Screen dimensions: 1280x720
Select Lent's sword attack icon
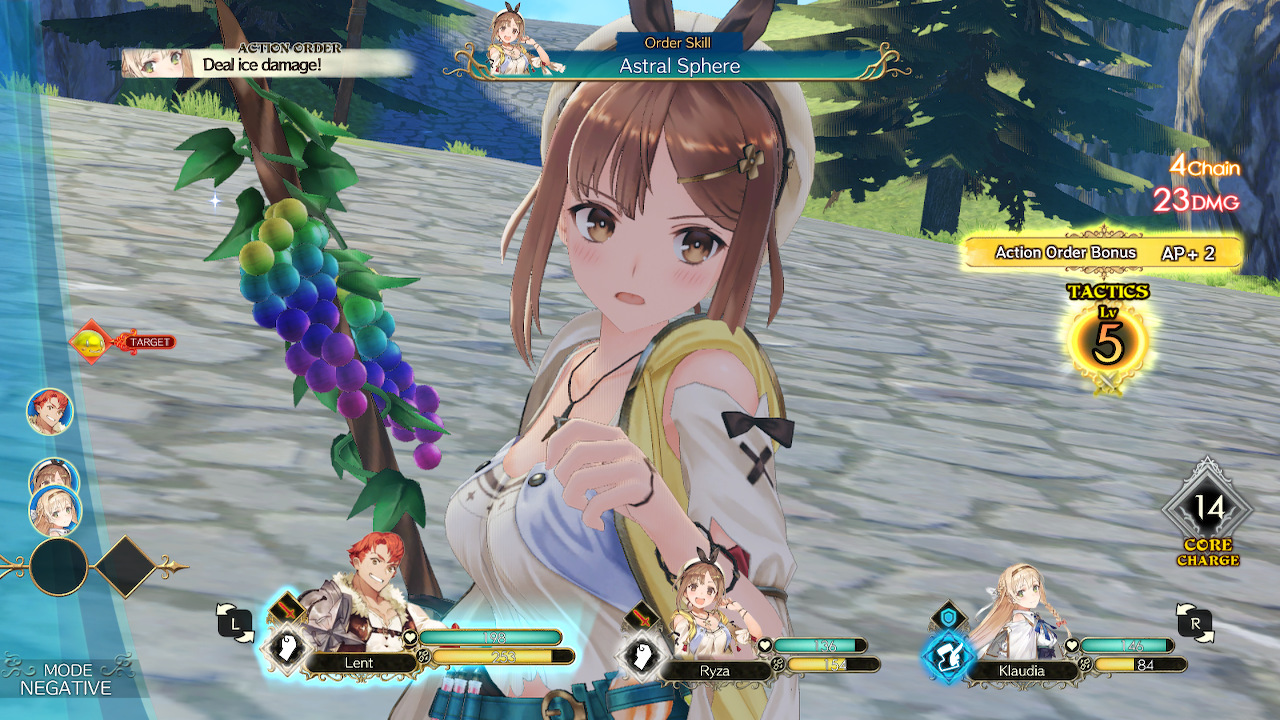[286, 610]
